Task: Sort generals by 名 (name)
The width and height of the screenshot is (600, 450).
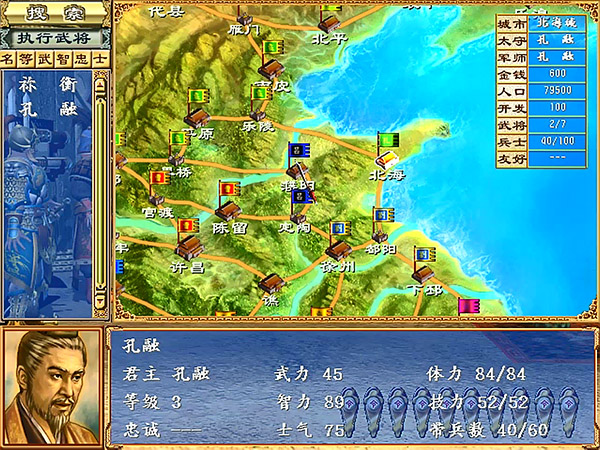Action: (x=9, y=58)
